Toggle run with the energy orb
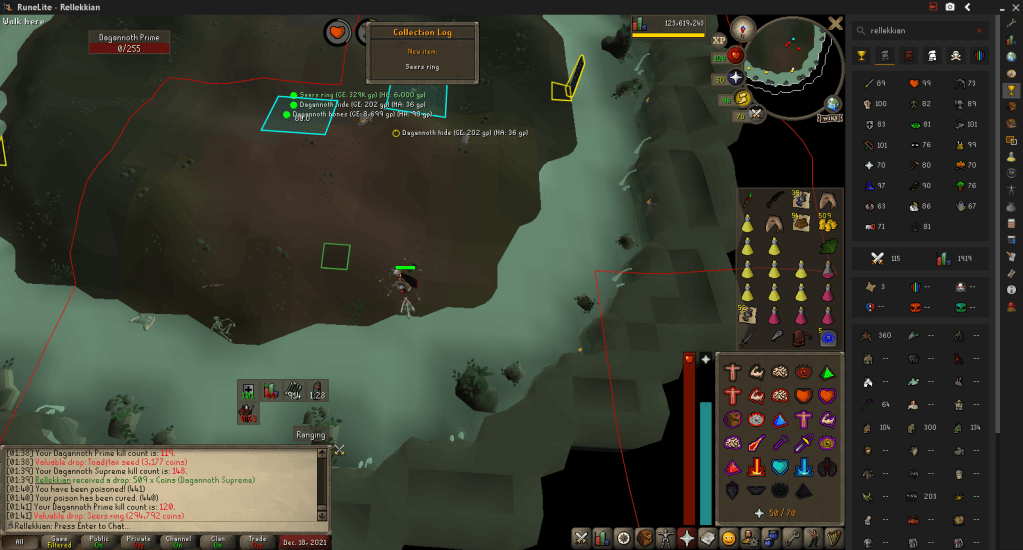This screenshot has width=1023, height=550. (742, 97)
